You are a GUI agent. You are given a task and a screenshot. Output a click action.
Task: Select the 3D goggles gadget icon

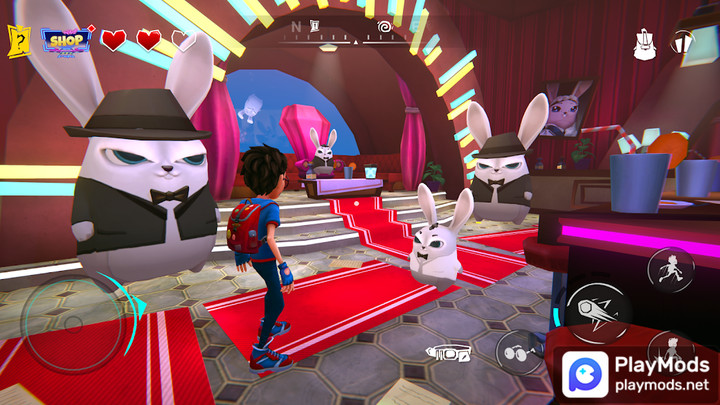447,352
